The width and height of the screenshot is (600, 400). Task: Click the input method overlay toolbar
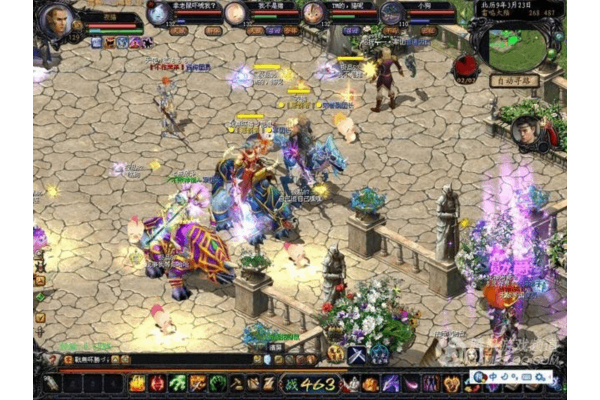512,377
